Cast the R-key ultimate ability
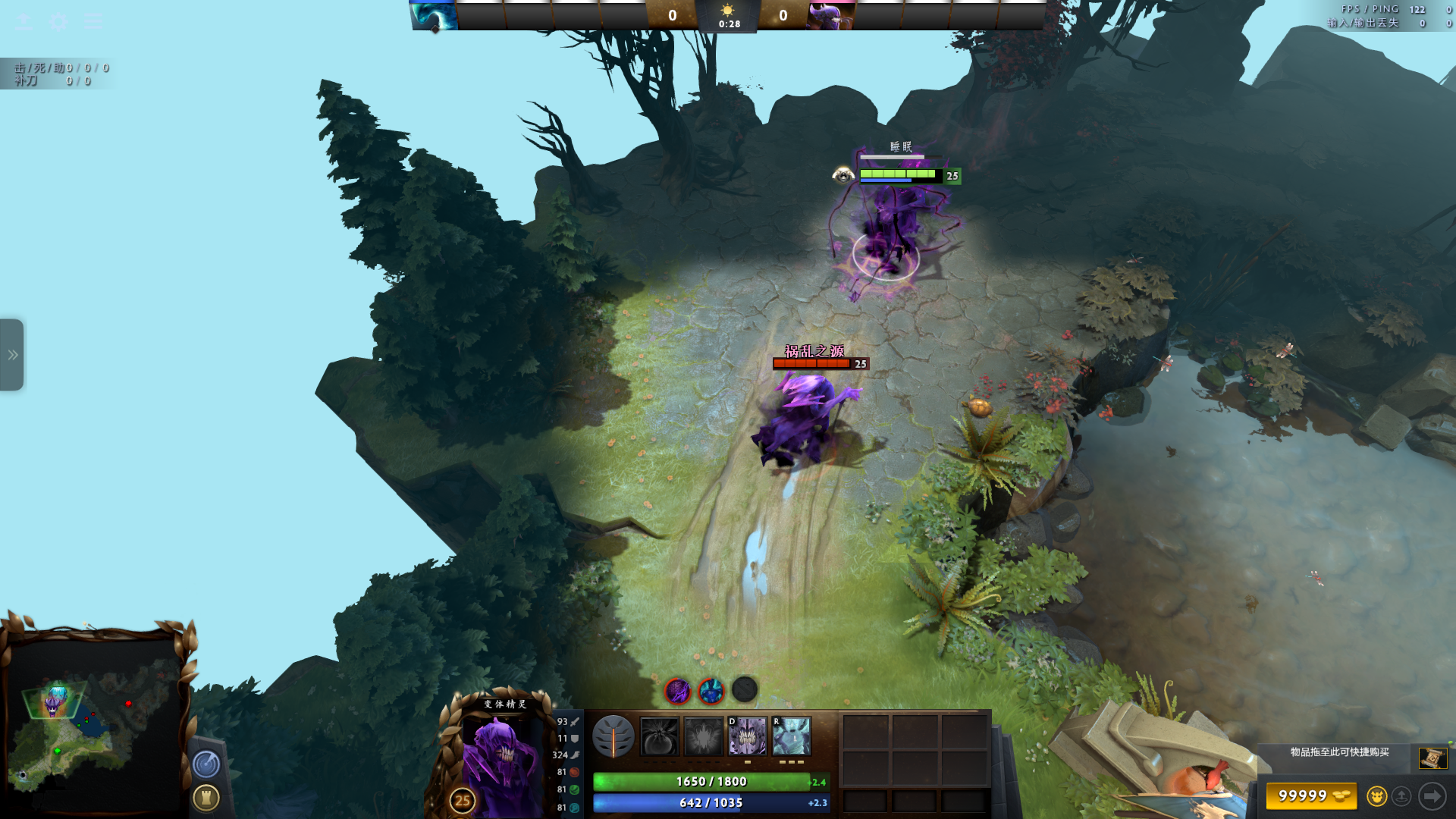Screen dimensions: 1456x819 coord(792,736)
